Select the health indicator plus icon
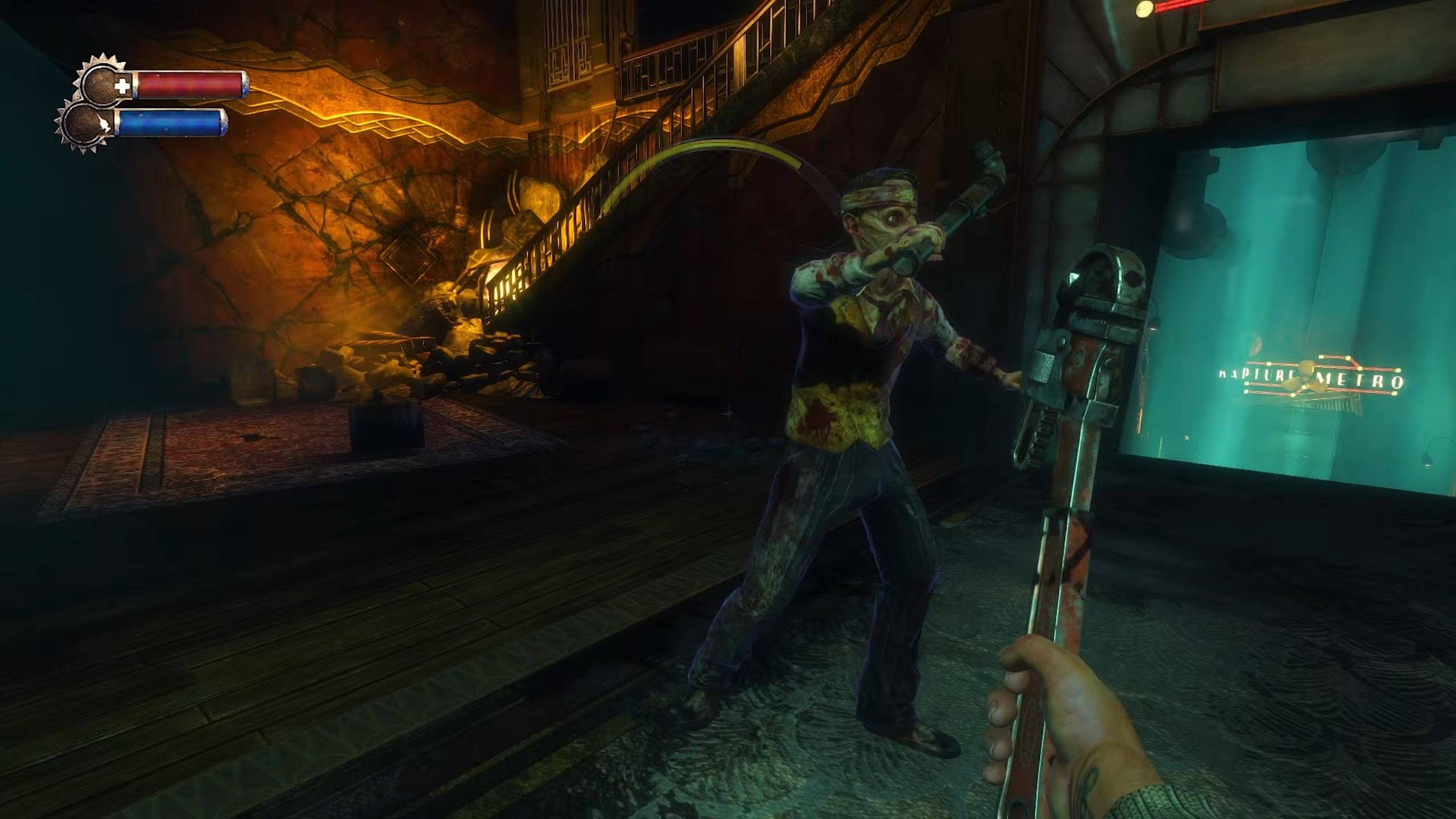Image resolution: width=1456 pixels, height=819 pixels. [x=123, y=85]
